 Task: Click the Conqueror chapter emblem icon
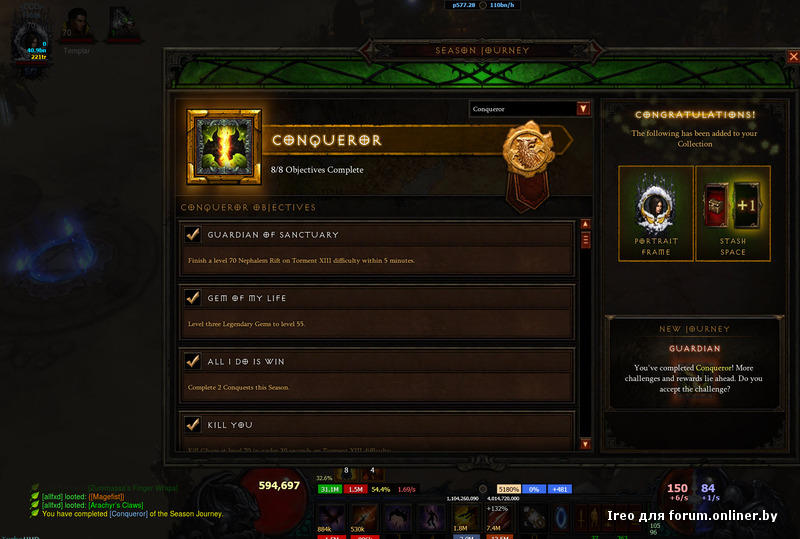point(223,148)
